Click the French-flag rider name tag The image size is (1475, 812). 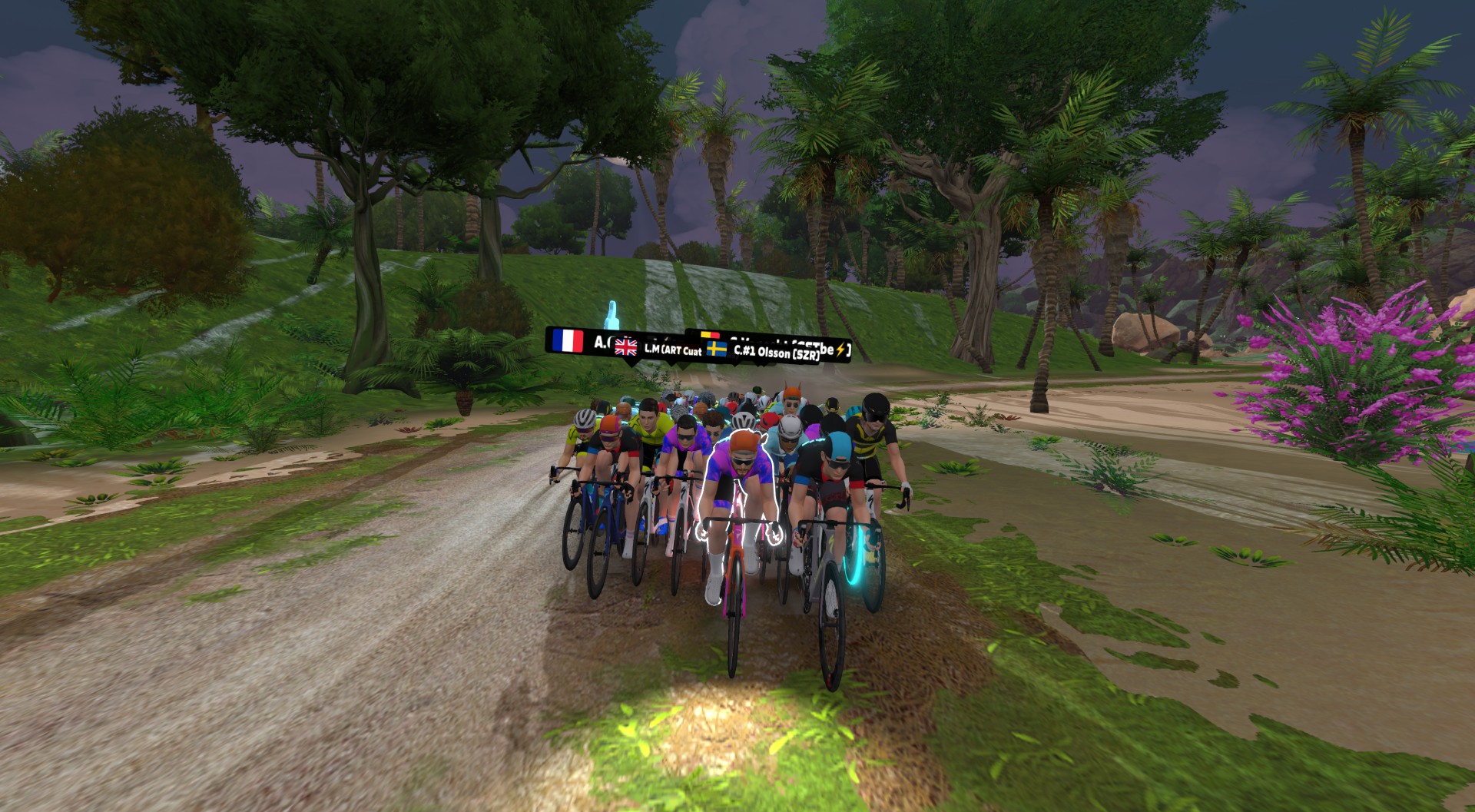pos(578,340)
